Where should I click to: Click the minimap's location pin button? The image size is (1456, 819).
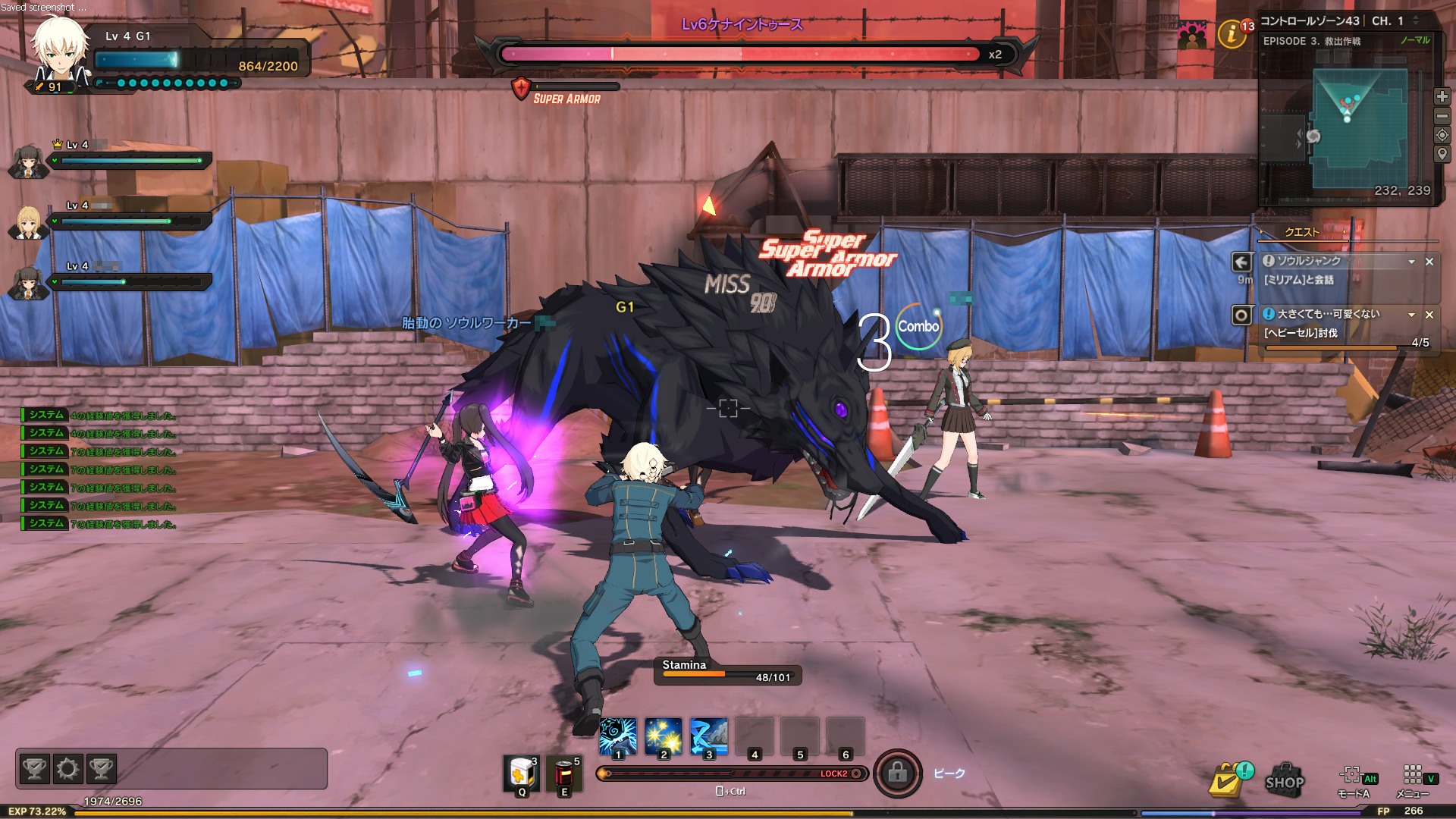tap(1442, 154)
